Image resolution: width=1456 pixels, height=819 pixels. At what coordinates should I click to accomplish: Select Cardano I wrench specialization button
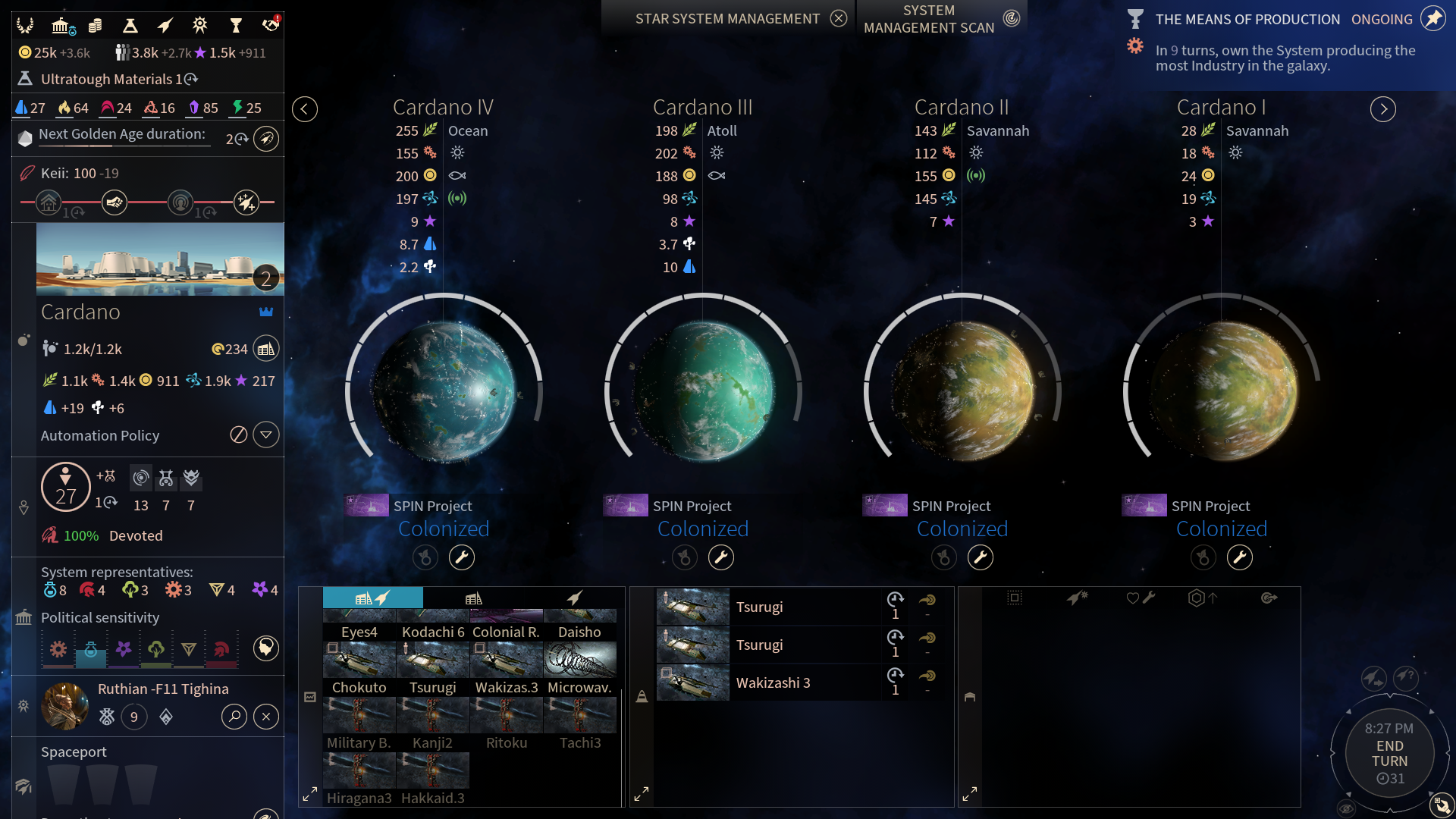[1240, 558]
